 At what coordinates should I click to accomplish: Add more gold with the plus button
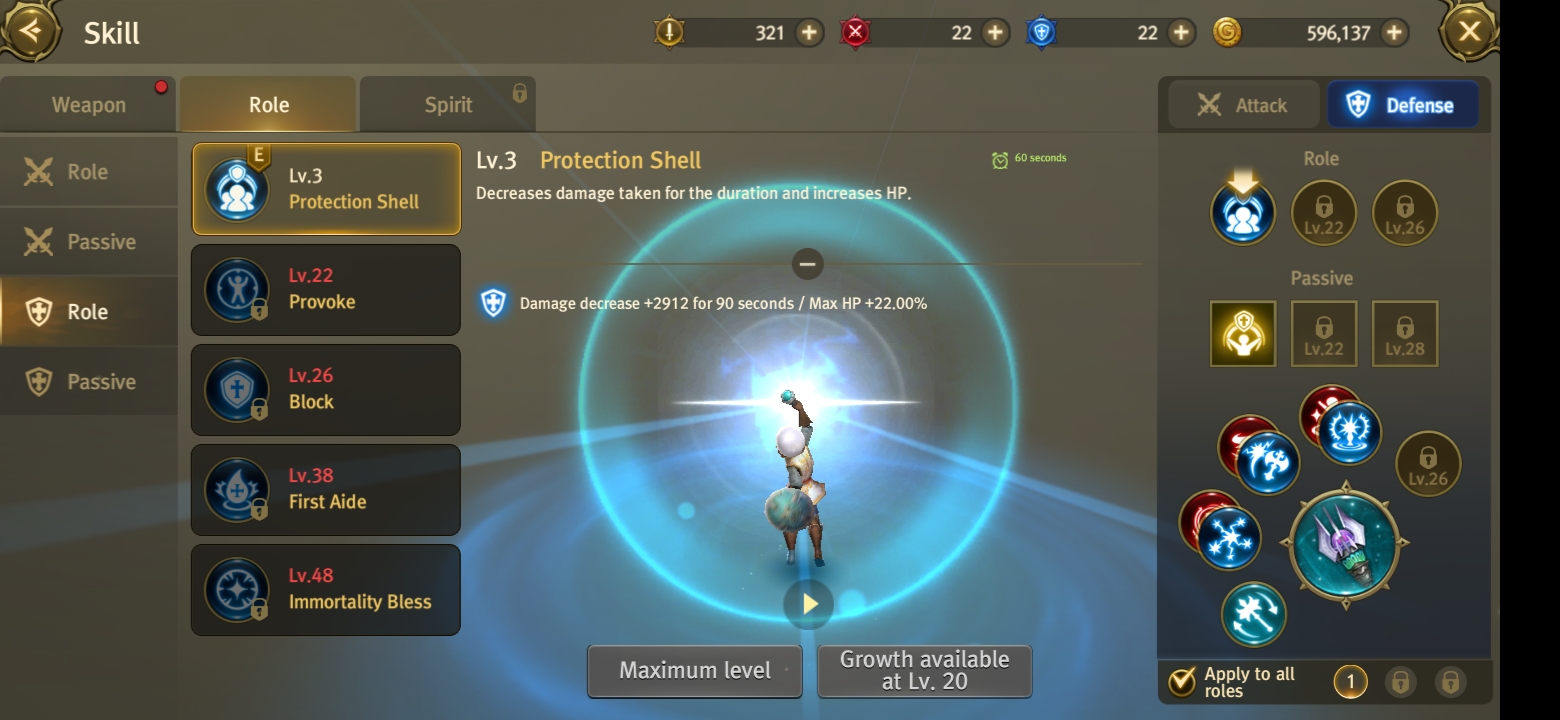(1393, 33)
